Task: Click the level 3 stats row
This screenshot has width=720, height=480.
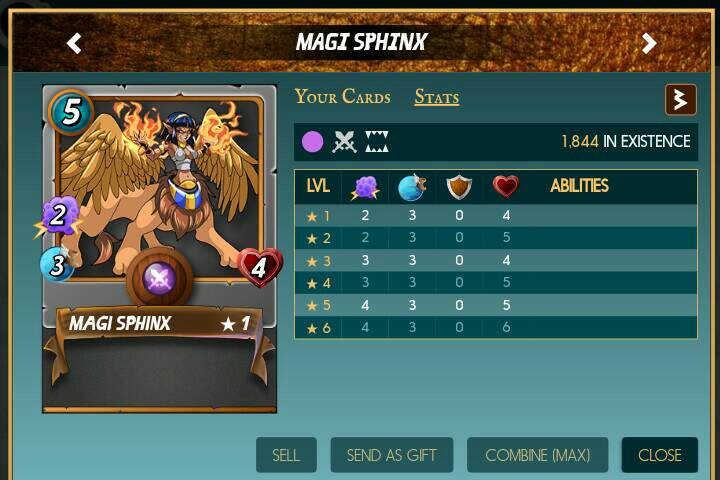Action: pyautogui.click(x=495, y=260)
